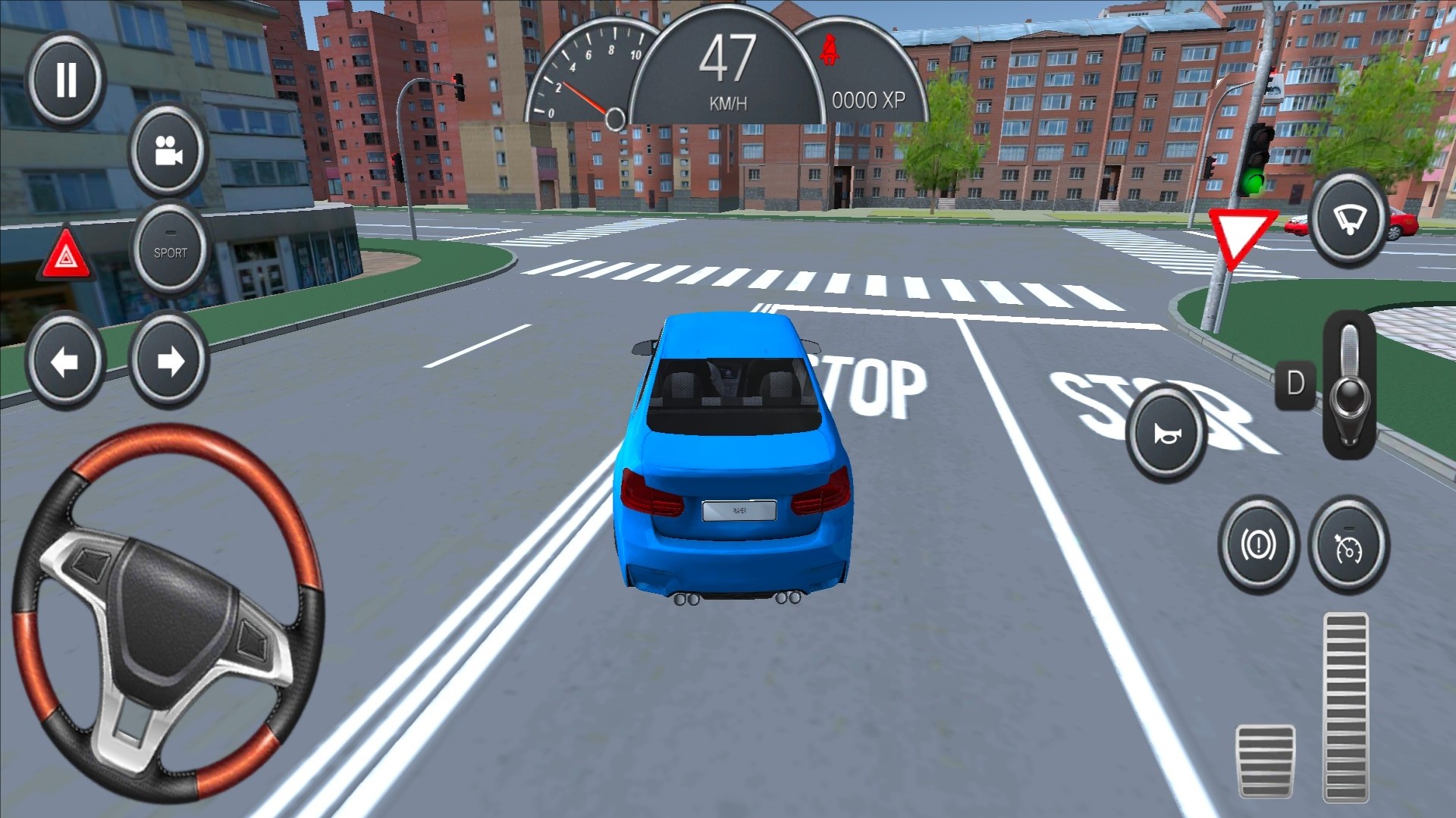Image resolution: width=1456 pixels, height=818 pixels.
Task: Switch camera view with the camera button
Action: [168, 151]
